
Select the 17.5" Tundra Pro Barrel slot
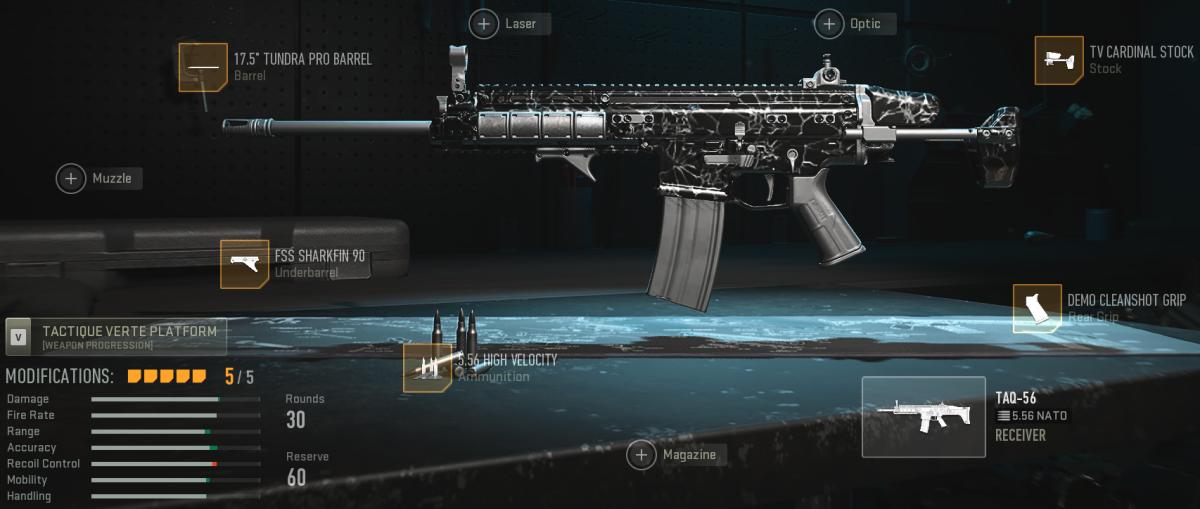tap(203, 67)
